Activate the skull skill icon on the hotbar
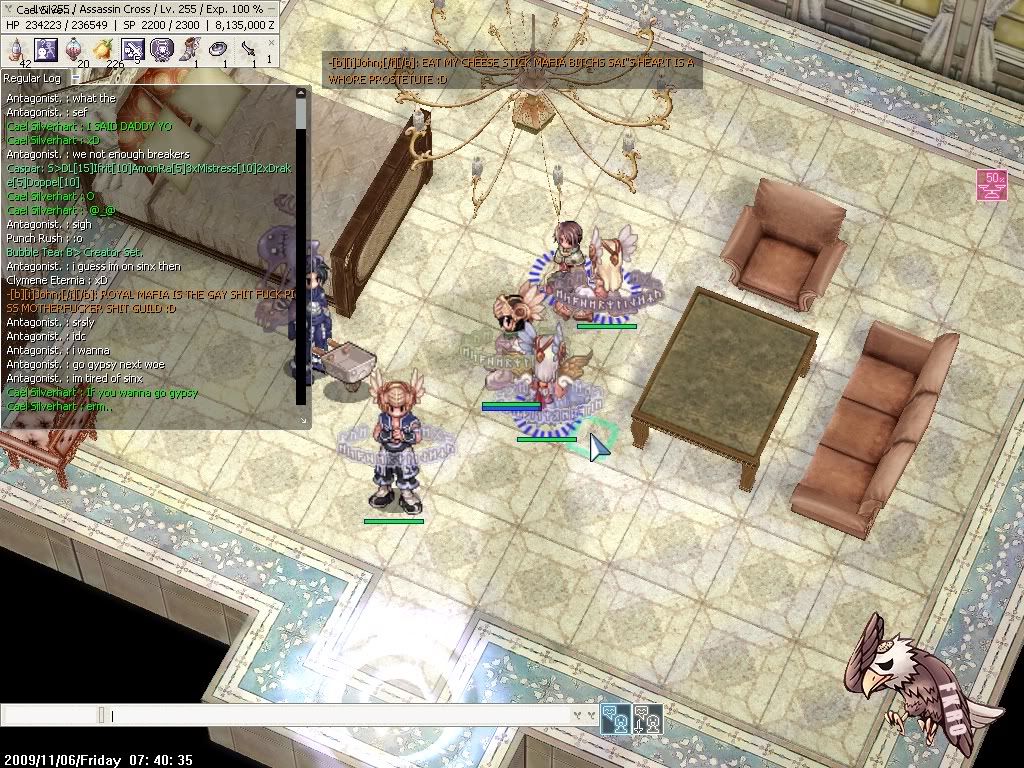The width and height of the screenshot is (1024, 768). [x=161, y=49]
